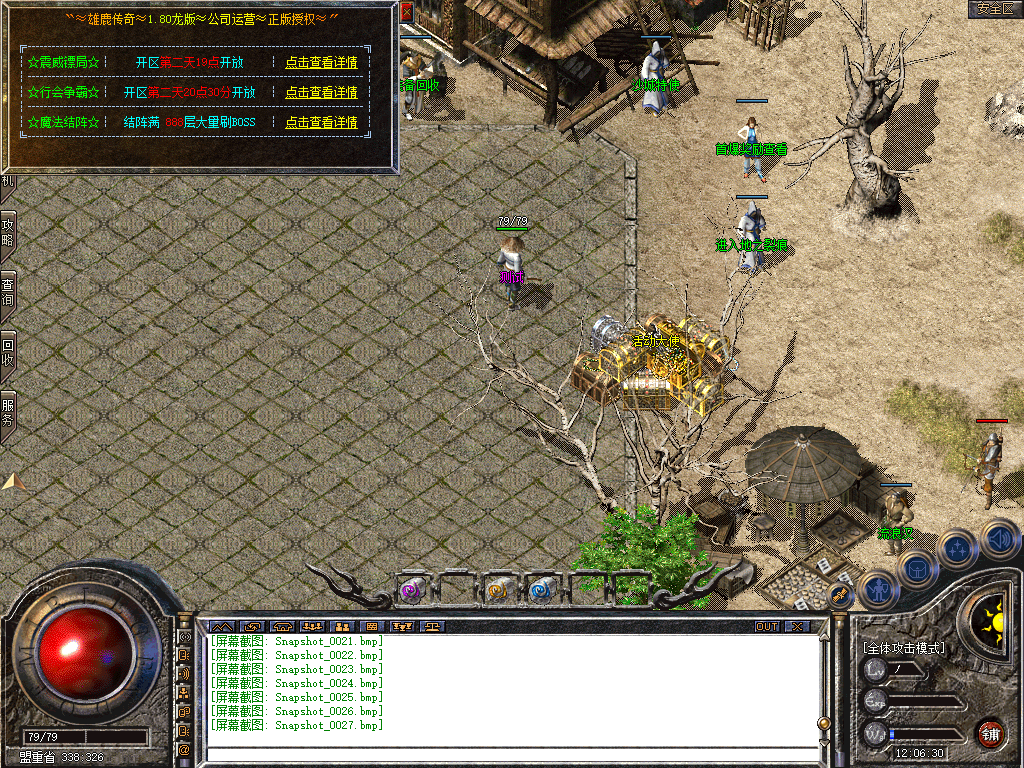Use the purple scroll in the belt
The width and height of the screenshot is (1024, 768).
(410, 591)
